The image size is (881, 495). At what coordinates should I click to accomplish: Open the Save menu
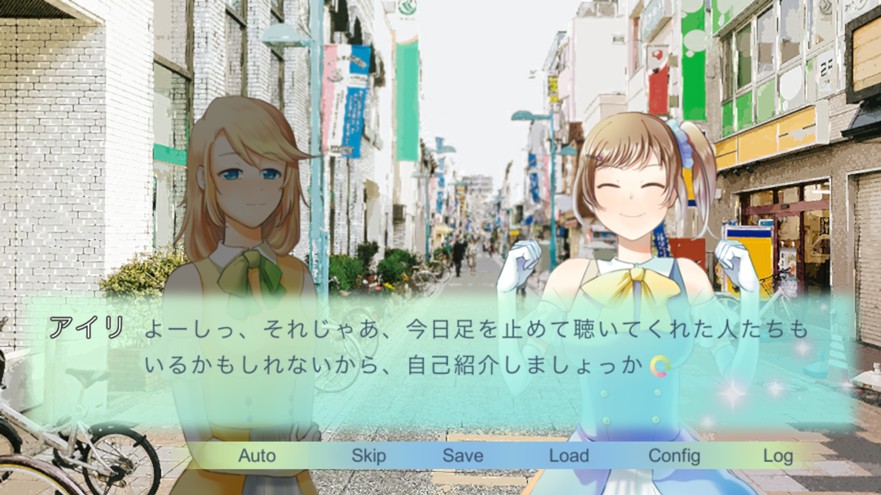pyautogui.click(x=463, y=456)
